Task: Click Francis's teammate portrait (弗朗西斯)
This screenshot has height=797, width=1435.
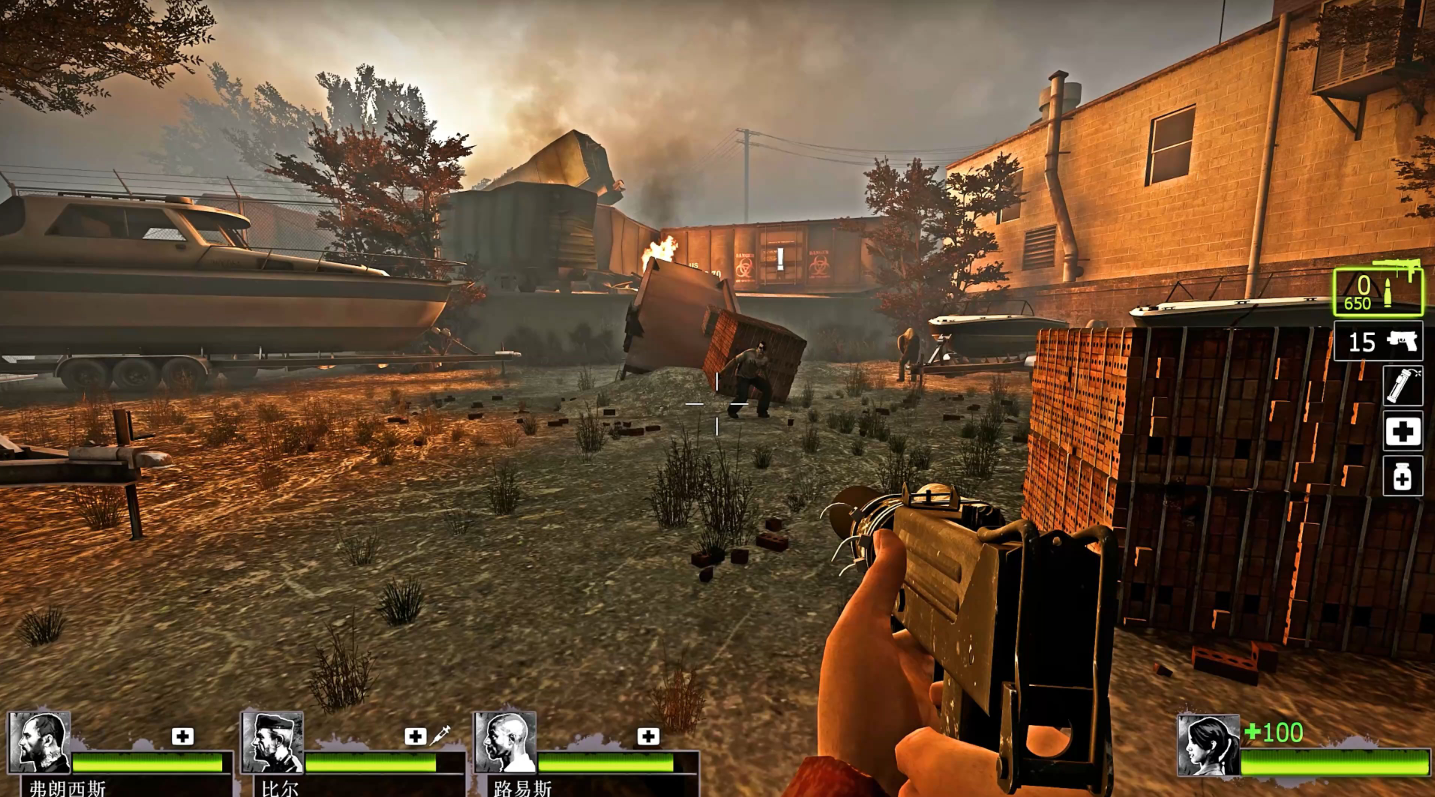Action: coord(39,742)
